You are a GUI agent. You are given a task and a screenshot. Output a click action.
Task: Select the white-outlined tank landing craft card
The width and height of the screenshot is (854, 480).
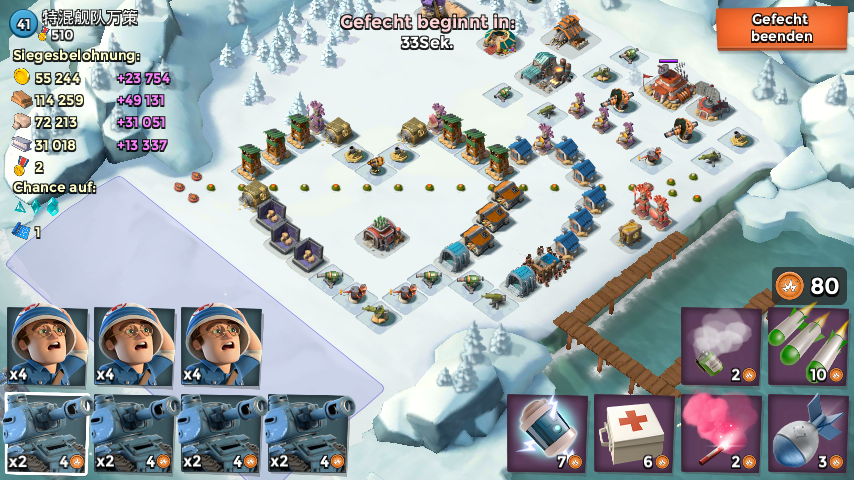tap(45, 433)
